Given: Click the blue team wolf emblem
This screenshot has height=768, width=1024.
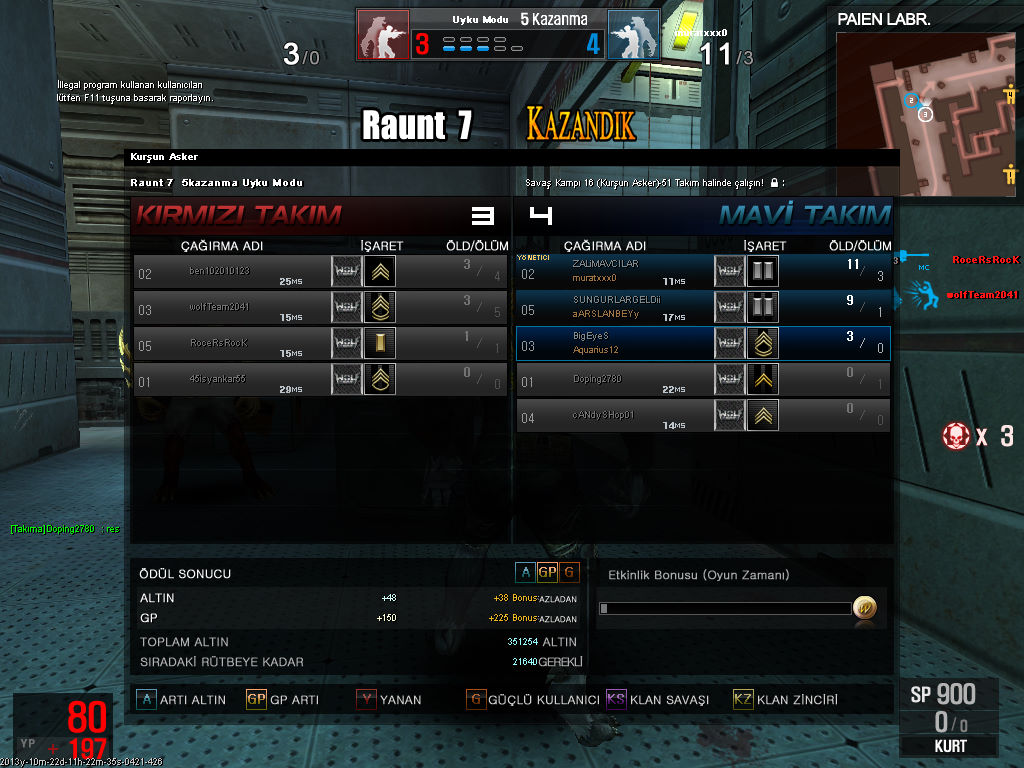Looking at the screenshot, I should [633, 35].
